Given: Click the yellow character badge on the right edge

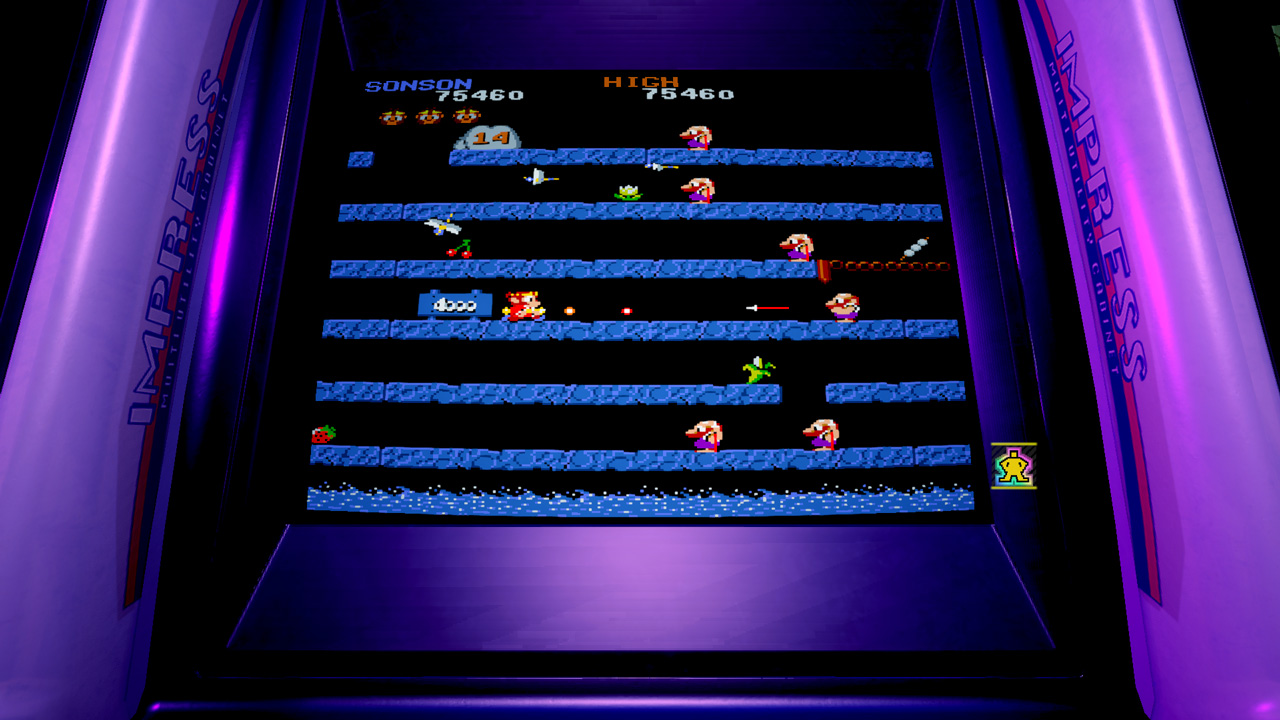Looking at the screenshot, I should (1012, 467).
